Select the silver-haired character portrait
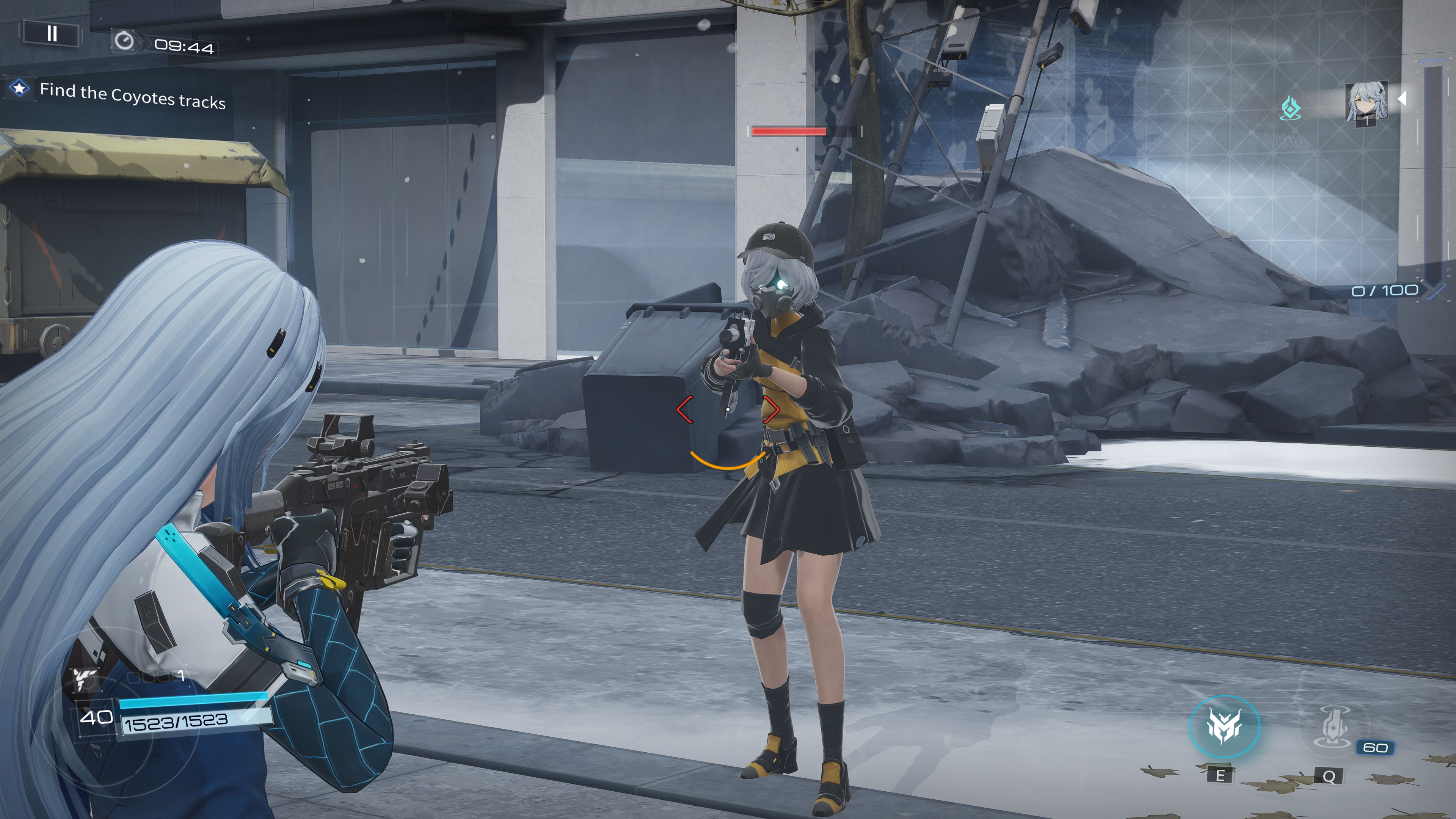The height and width of the screenshot is (819, 1456). tap(1365, 102)
